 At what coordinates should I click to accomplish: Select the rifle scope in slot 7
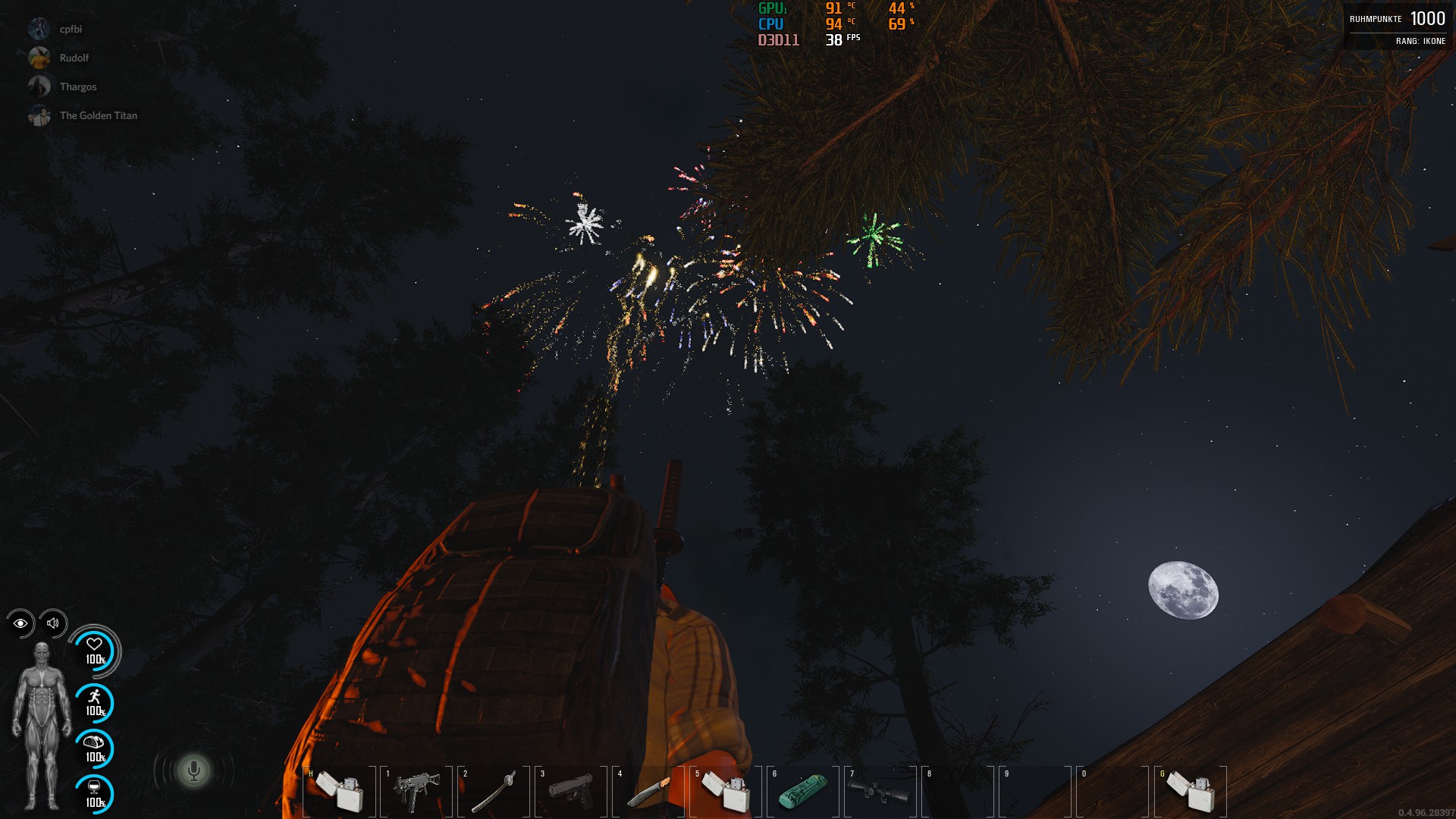click(x=880, y=791)
